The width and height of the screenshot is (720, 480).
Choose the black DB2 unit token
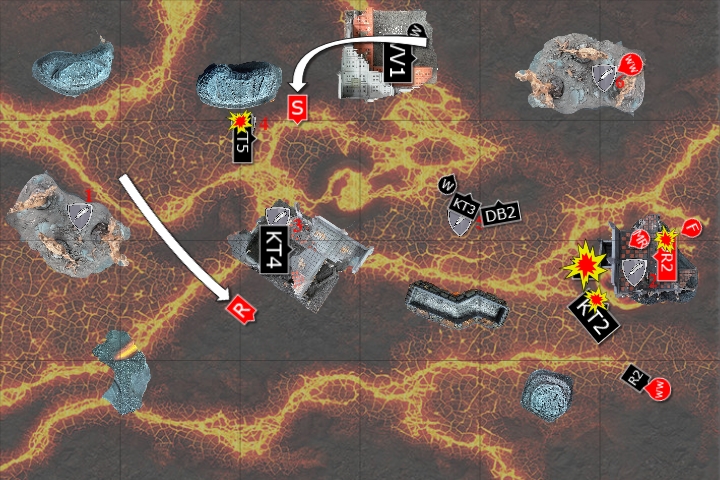coord(500,213)
